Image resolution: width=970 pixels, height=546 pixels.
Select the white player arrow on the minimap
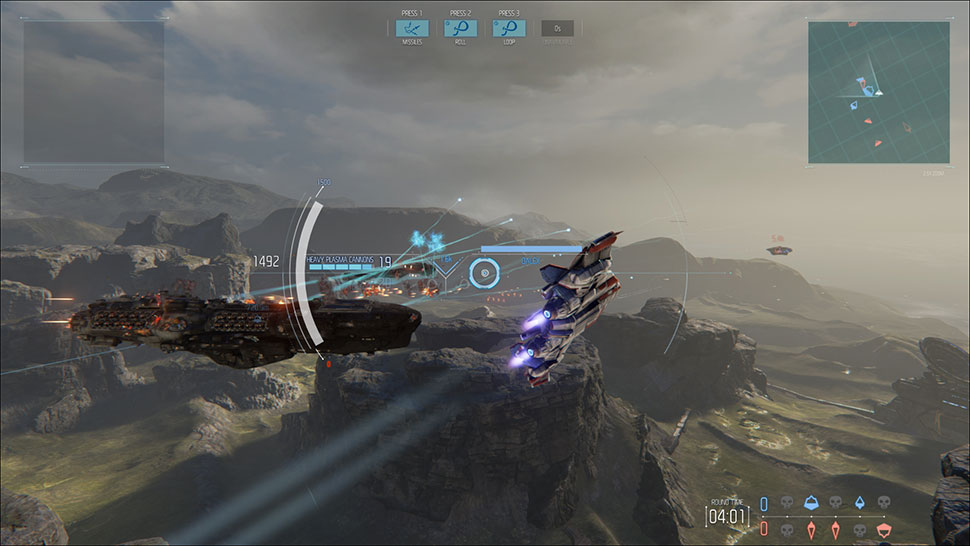tap(870, 90)
